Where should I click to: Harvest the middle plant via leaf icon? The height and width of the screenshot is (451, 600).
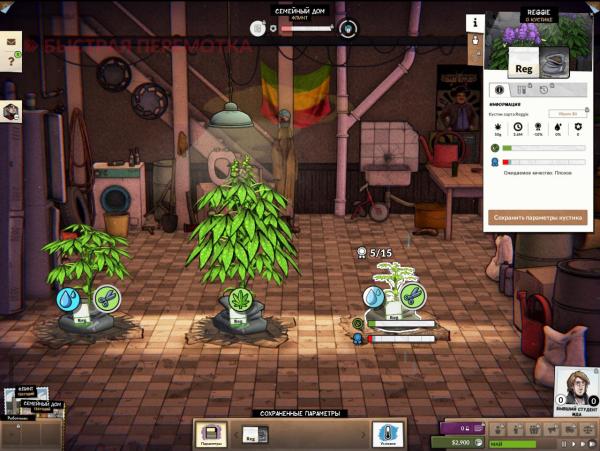241,299
